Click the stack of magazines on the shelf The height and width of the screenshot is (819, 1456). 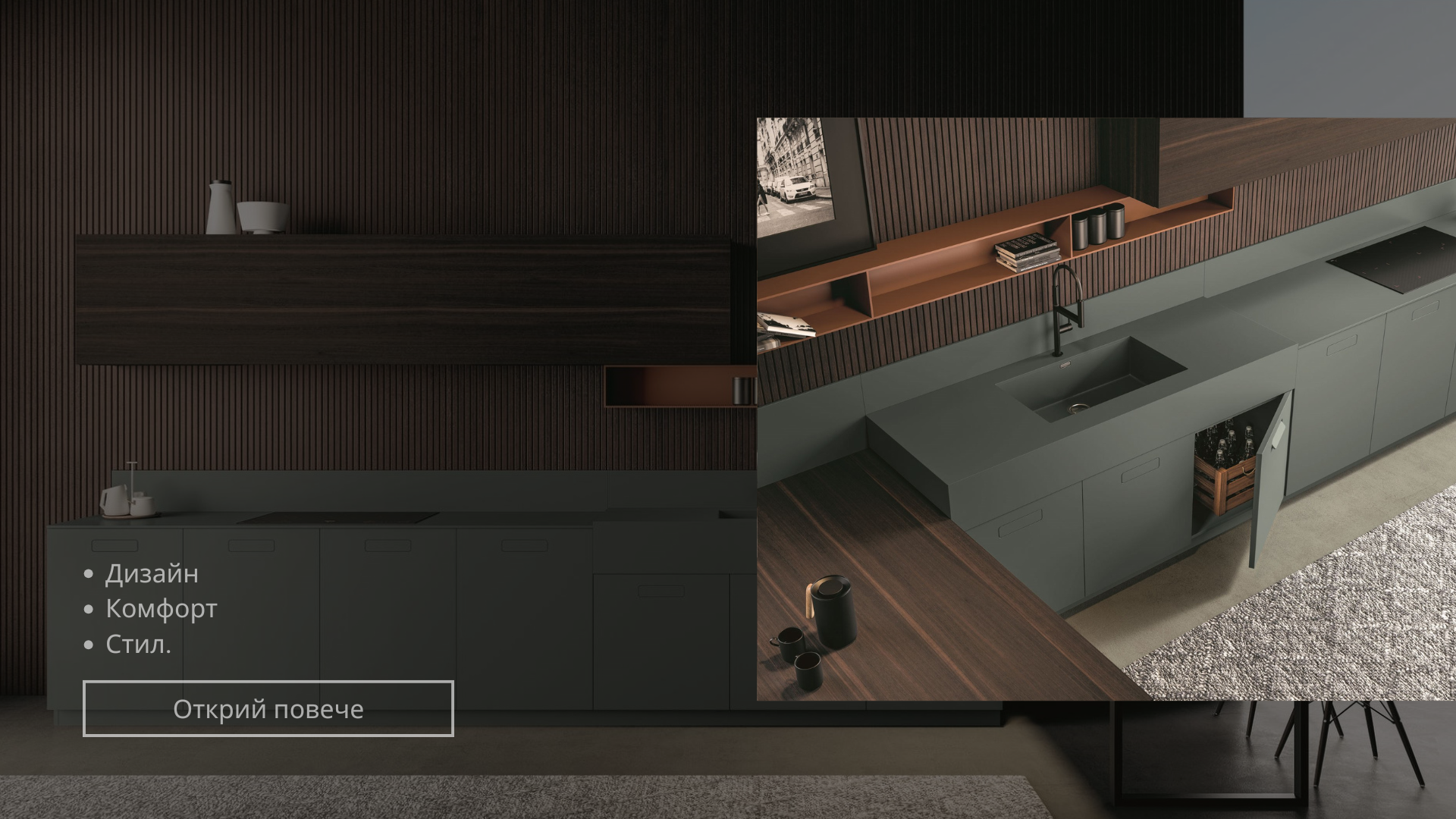pyautogui.click(x=1028, y=250)
